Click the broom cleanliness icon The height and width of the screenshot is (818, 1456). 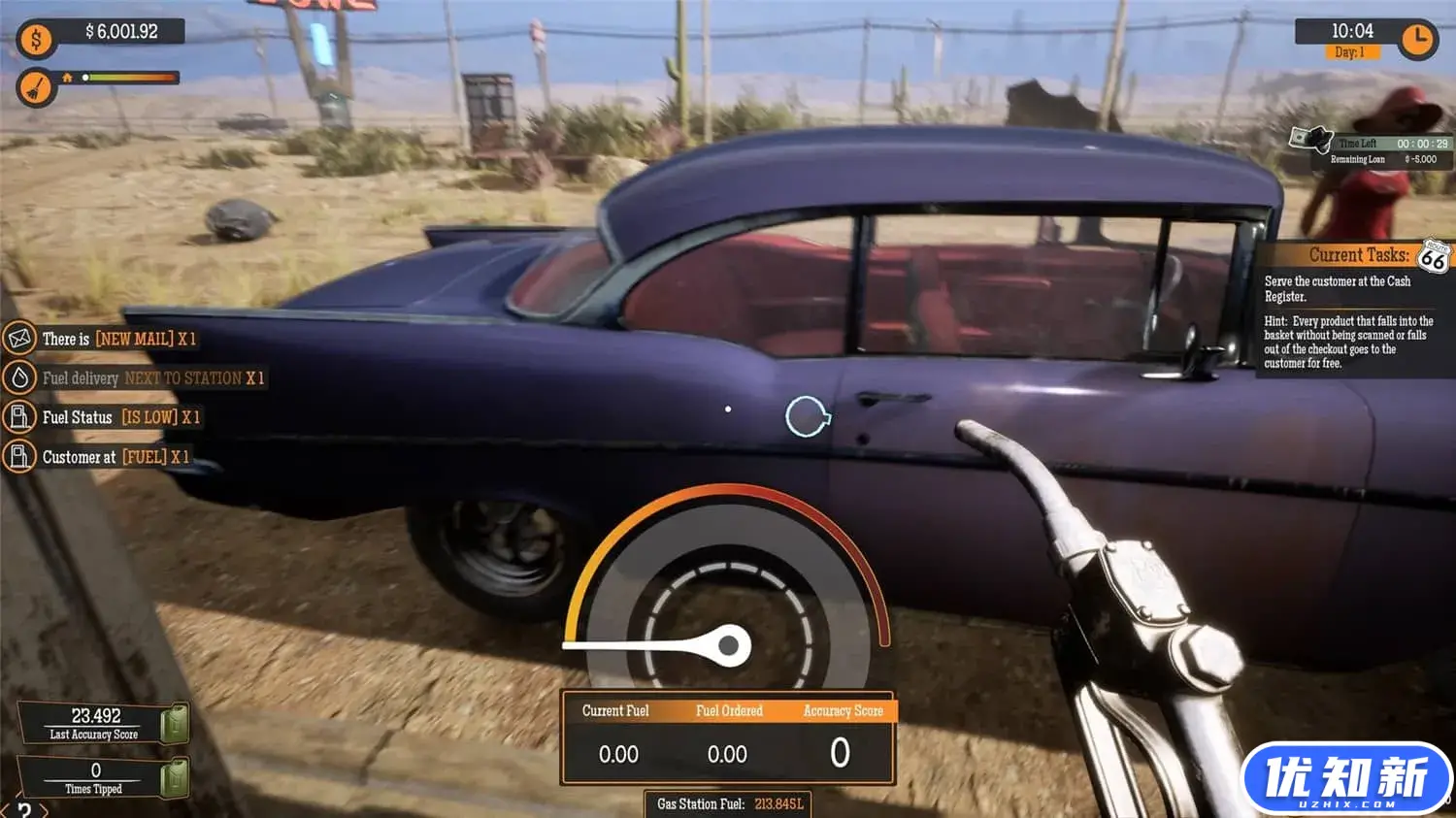pyautogui.click(x=36, y=89)
